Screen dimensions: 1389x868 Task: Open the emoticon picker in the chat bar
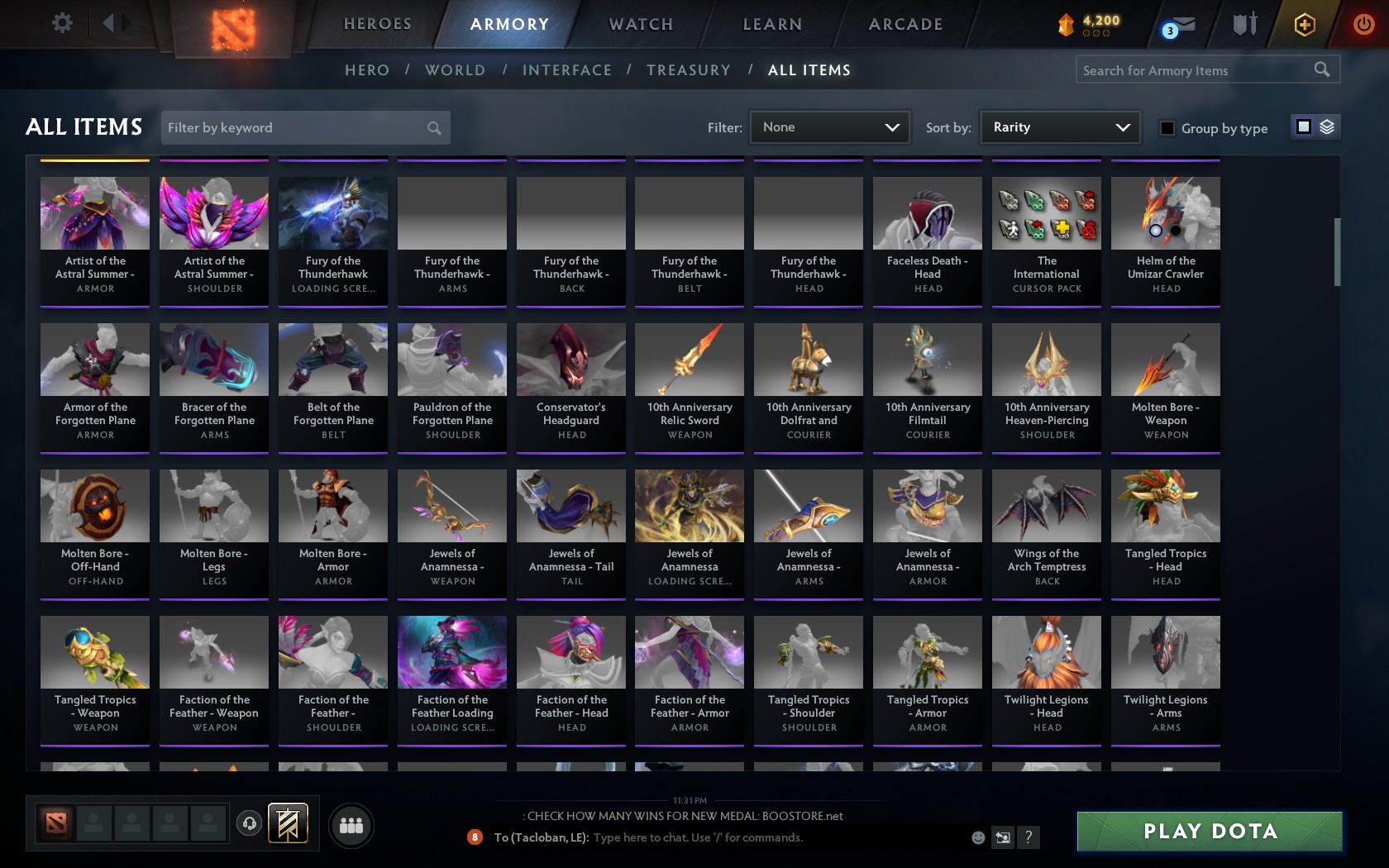point(978,837)
